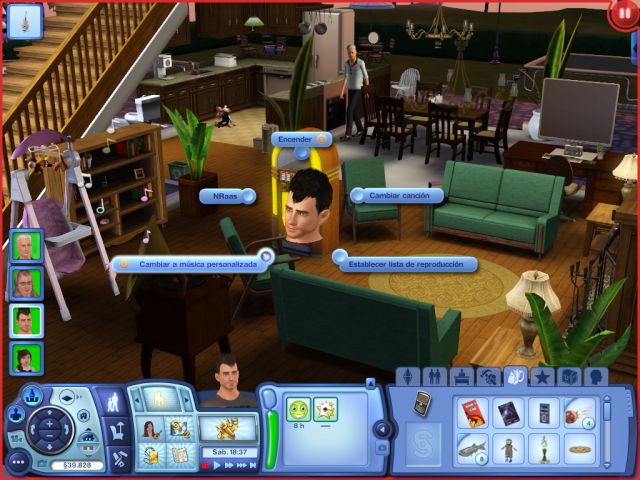Switch to the star opportunities tab
Screen dimensions: 640x480
[543, 377]
